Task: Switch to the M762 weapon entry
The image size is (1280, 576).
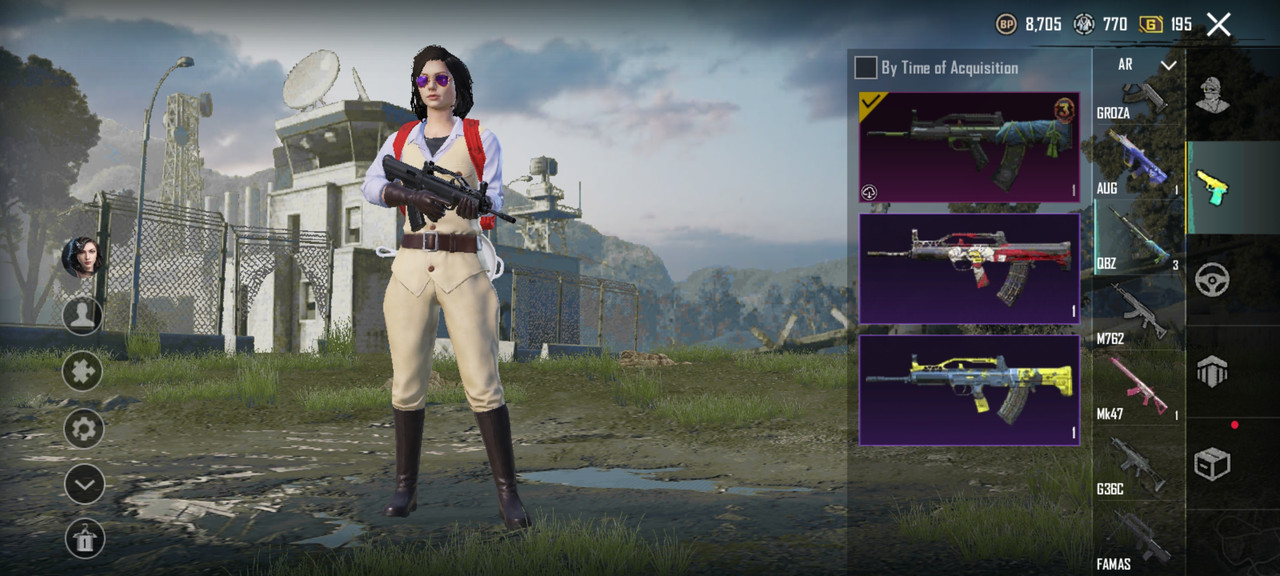Action: point(1139,314)
